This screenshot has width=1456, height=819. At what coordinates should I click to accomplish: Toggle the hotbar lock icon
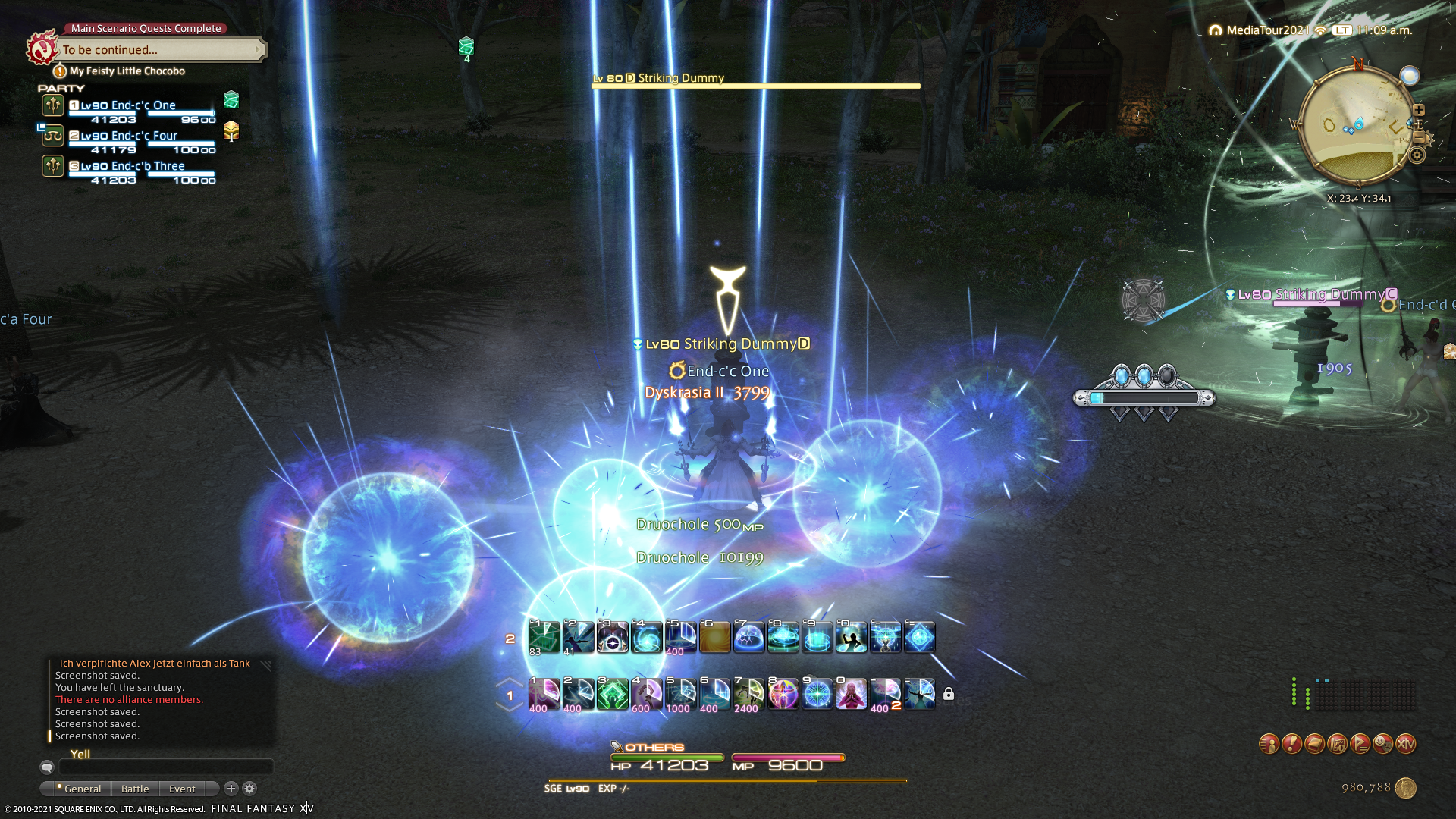coord(949,694)
